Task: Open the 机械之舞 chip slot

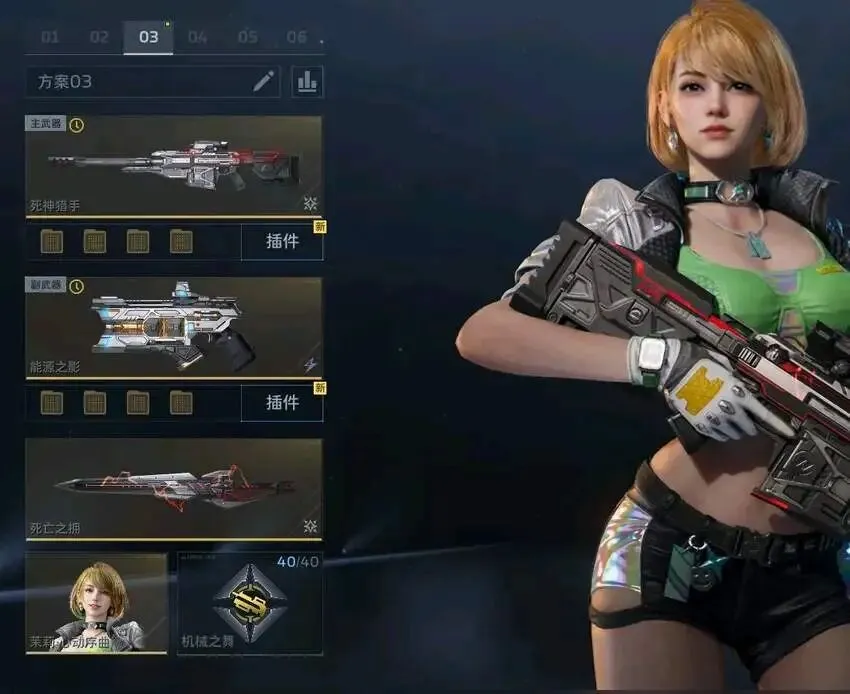Action: pos(250,603)
